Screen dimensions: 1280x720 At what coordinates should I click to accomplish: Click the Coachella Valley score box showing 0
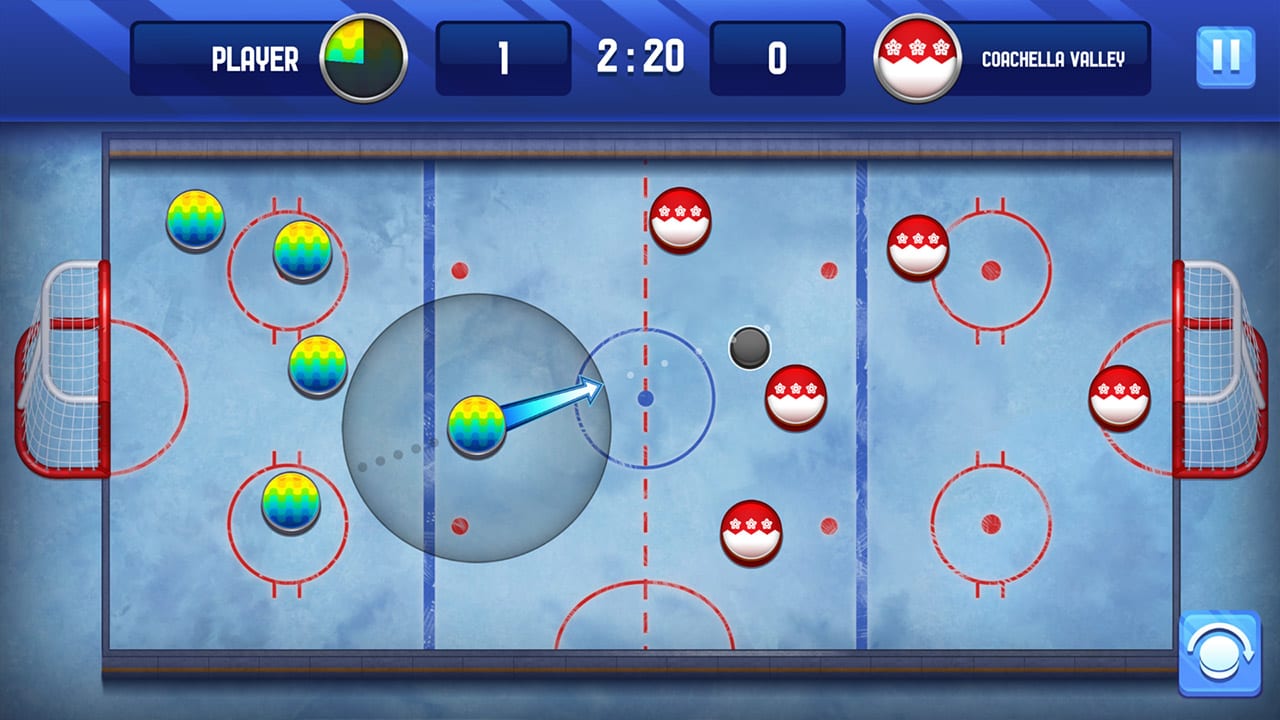coord(776,60)
